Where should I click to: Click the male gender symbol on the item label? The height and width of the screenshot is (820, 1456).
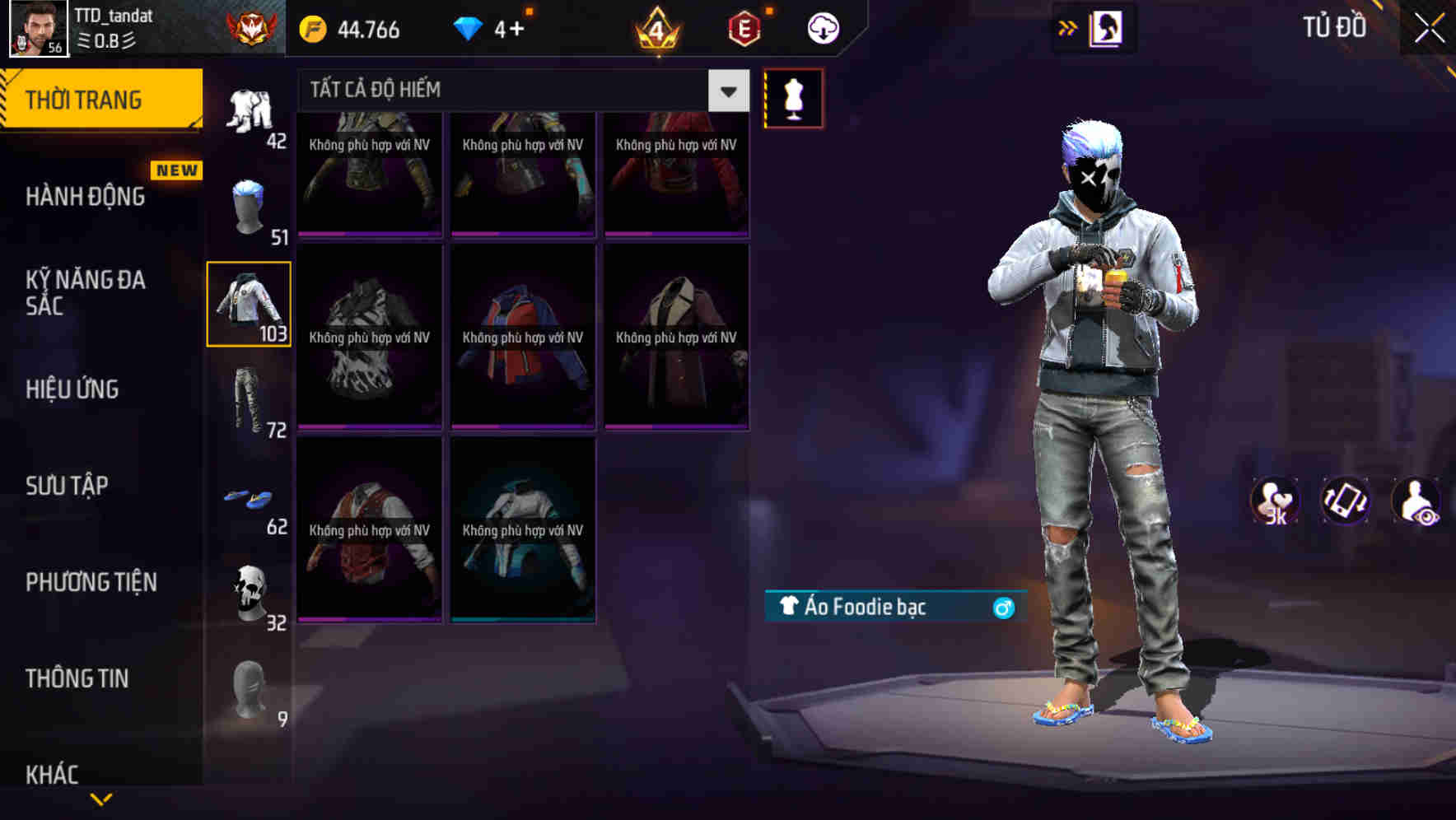pyautogui.click(x=1003, y=608)
